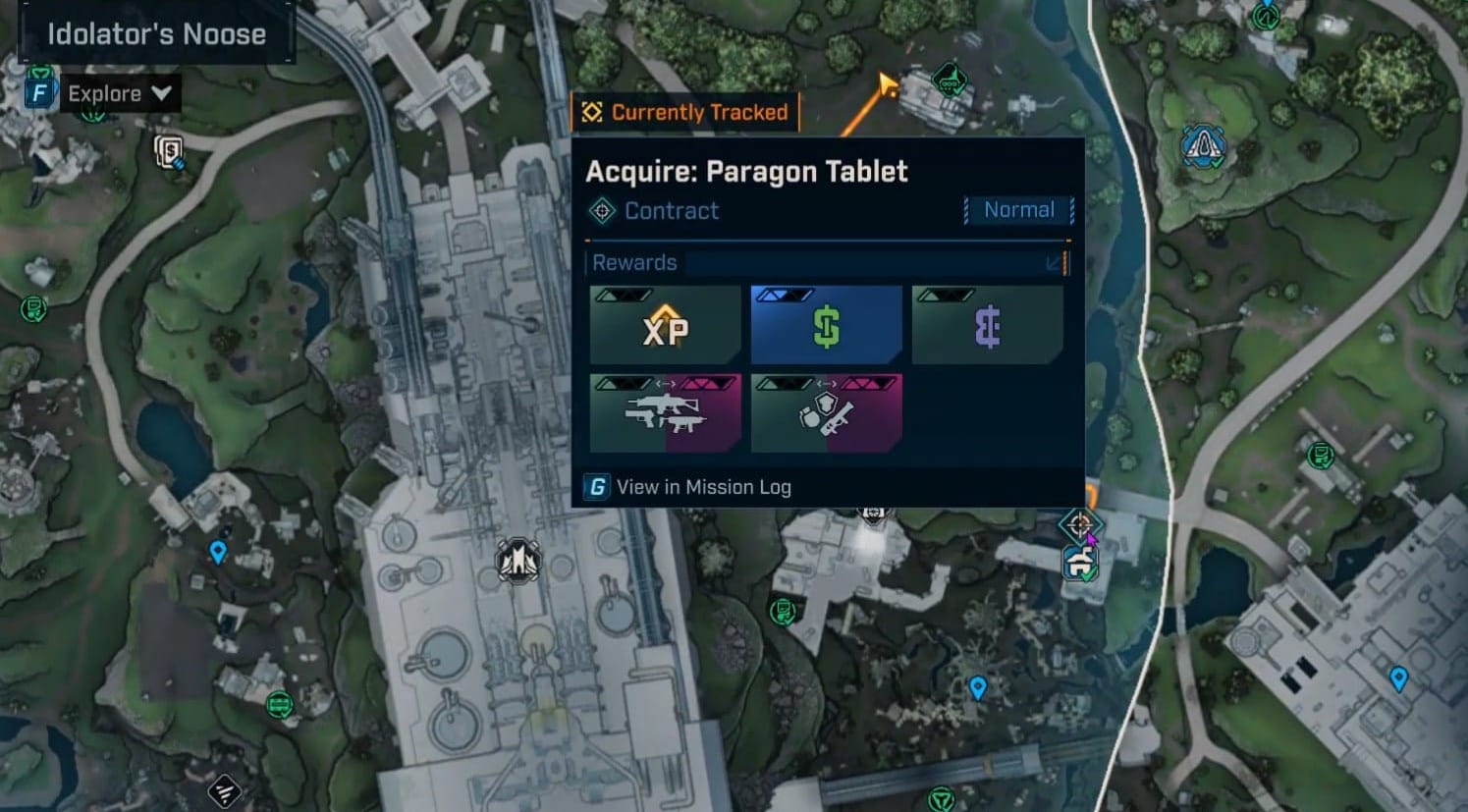Click the orange player arrow on map
This screenshot has height=812, width=1468.
point(888,86)
